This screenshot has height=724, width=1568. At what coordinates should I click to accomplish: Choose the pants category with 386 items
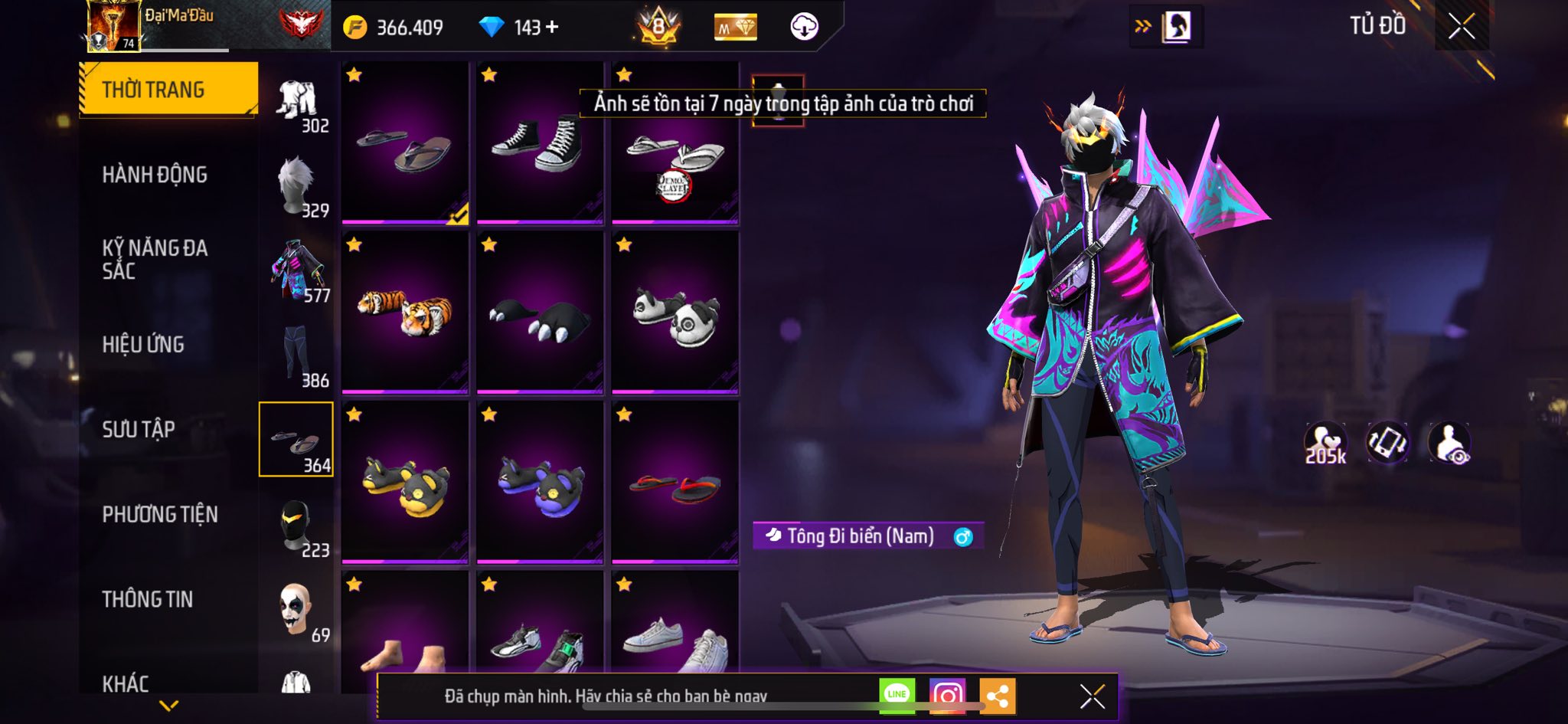pyautogui.click(x=297, y=355)
